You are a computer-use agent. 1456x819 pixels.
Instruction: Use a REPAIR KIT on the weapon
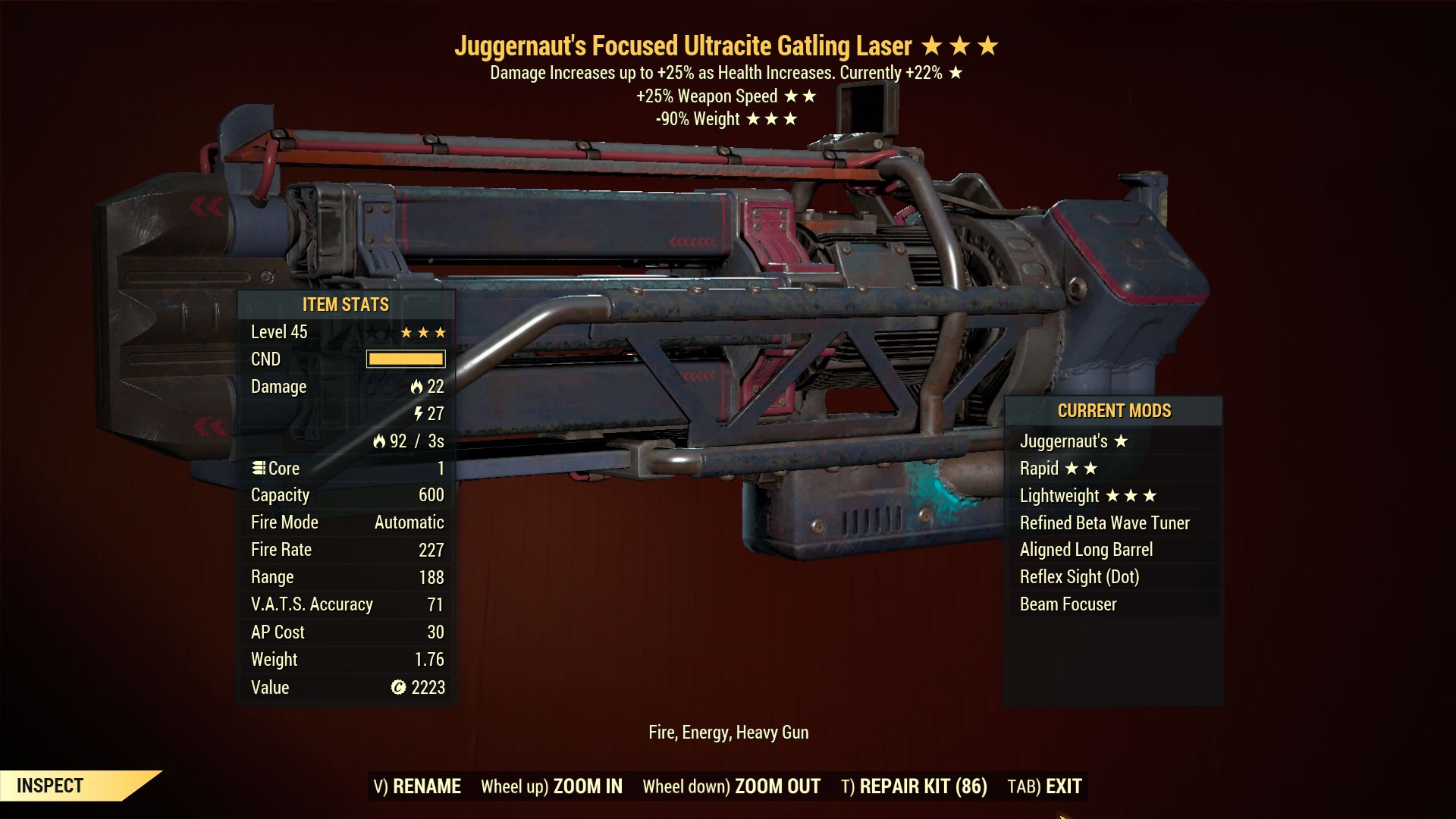pos(914,786)
